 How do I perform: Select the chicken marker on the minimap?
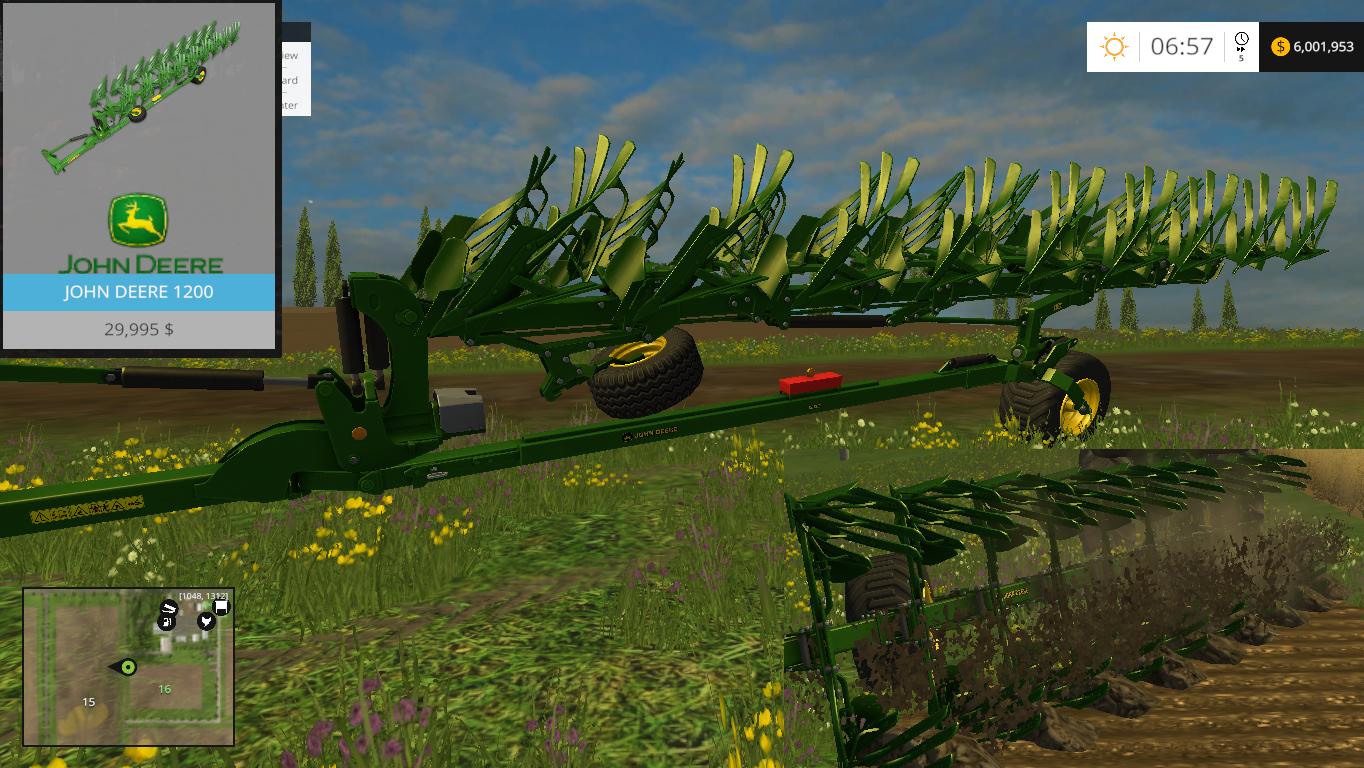[x=205, y=621]
